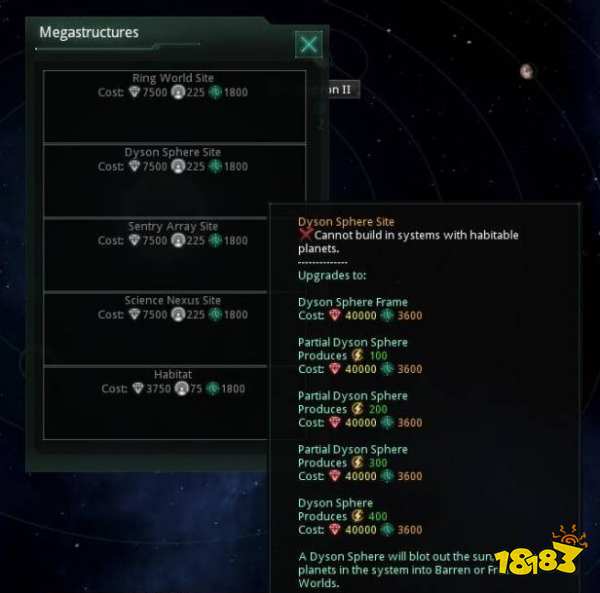Select Science Nexus Site megastructure
The image size is (600, 593).
[174, 327]
